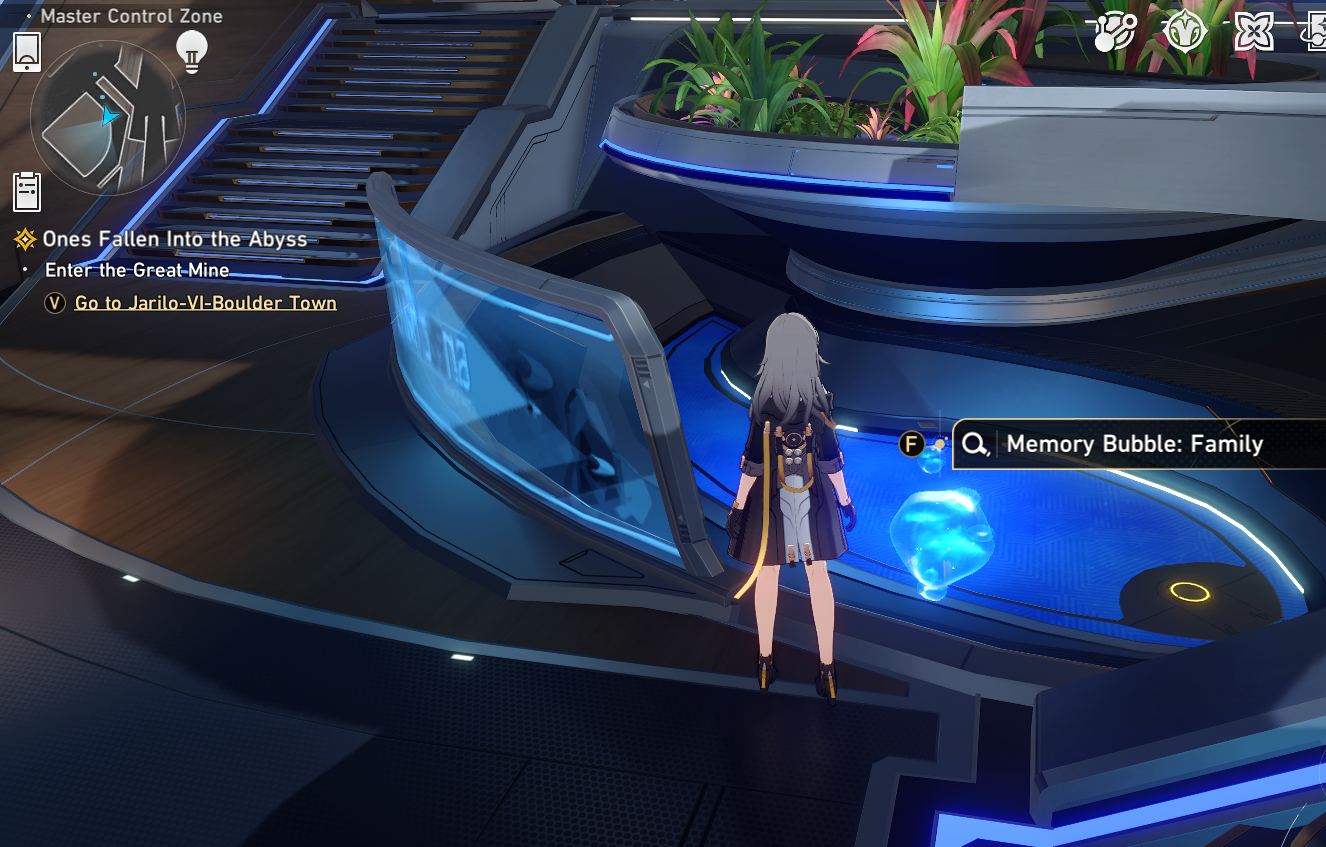The width and height of the screenshot is (1326, 847).
Task: Click the circled F interact key prompt
Action: point(911,443)
